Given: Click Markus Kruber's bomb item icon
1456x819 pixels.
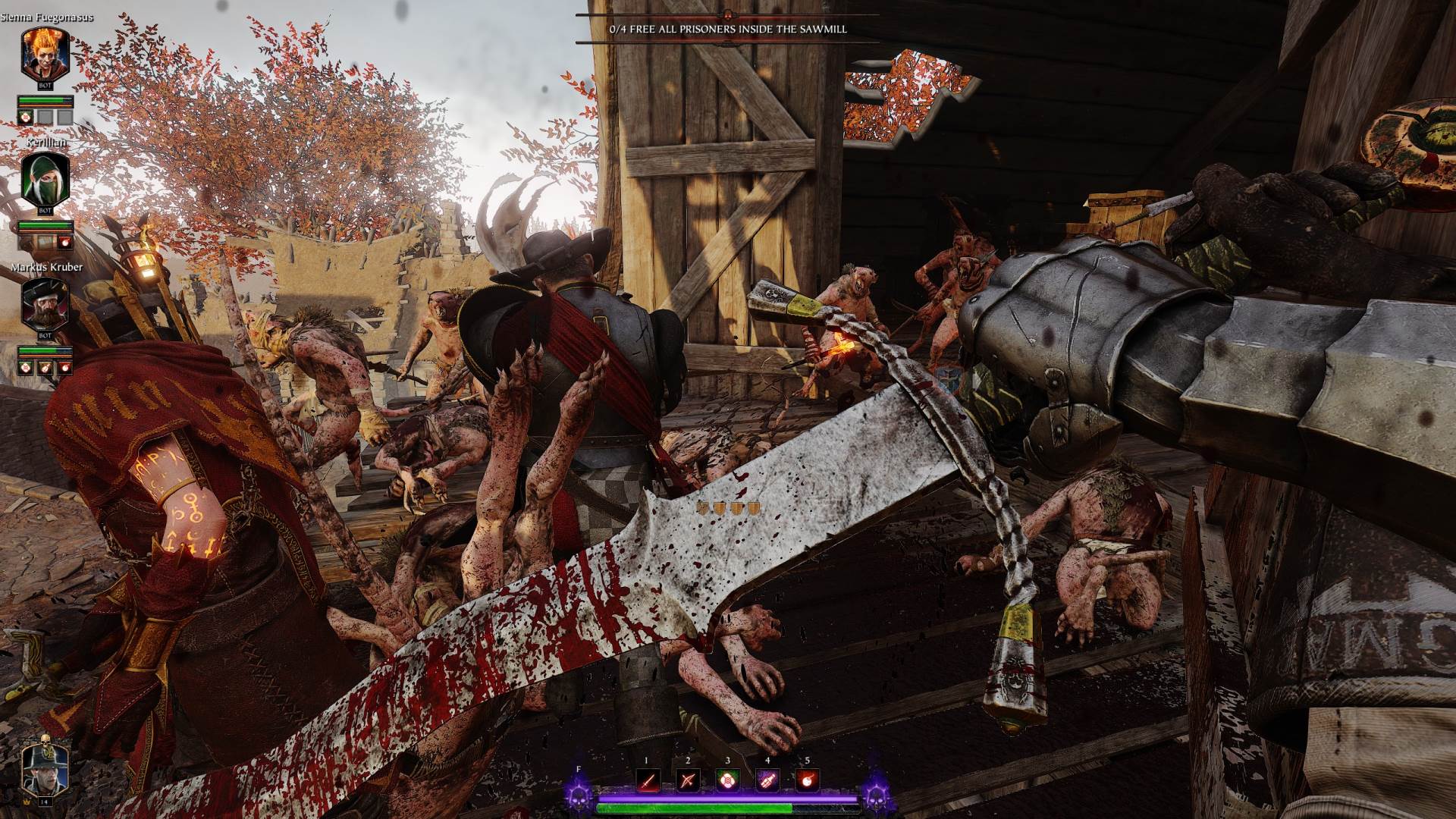Looking at the screenshot, I should click(x=65, y=367).
